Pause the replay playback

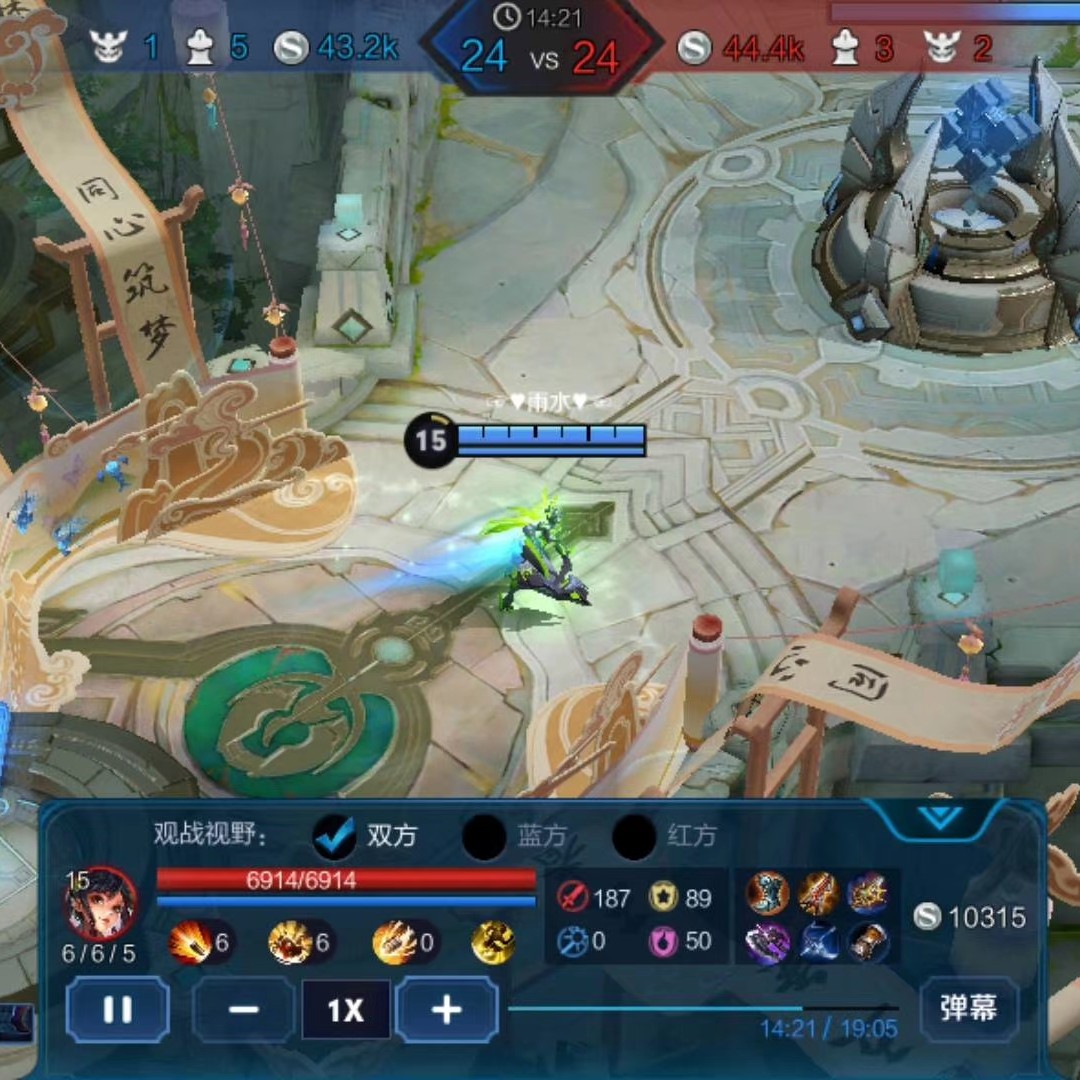pos(117,1010)
